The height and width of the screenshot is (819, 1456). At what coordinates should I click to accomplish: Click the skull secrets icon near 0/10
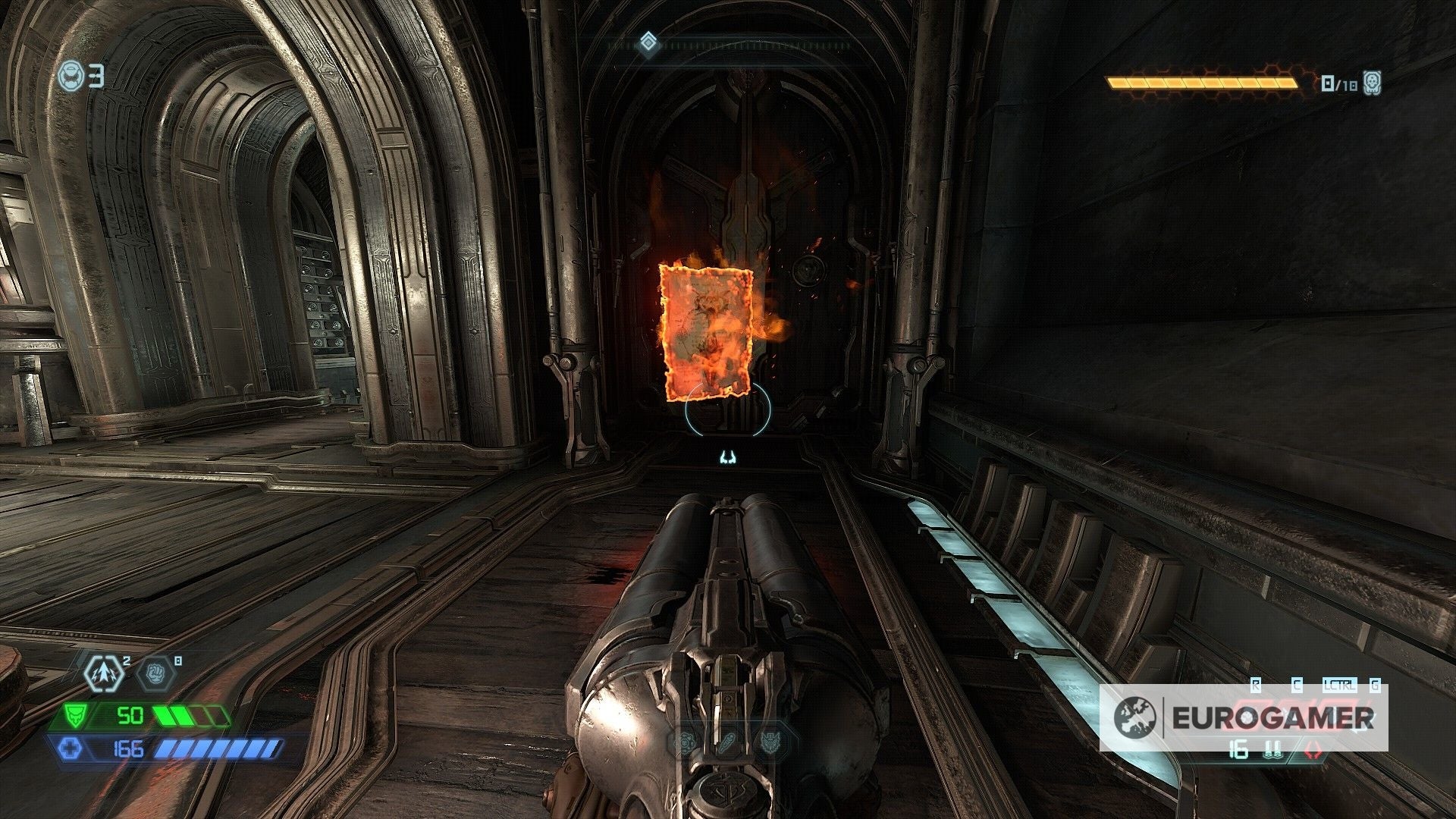[1372, 83]
